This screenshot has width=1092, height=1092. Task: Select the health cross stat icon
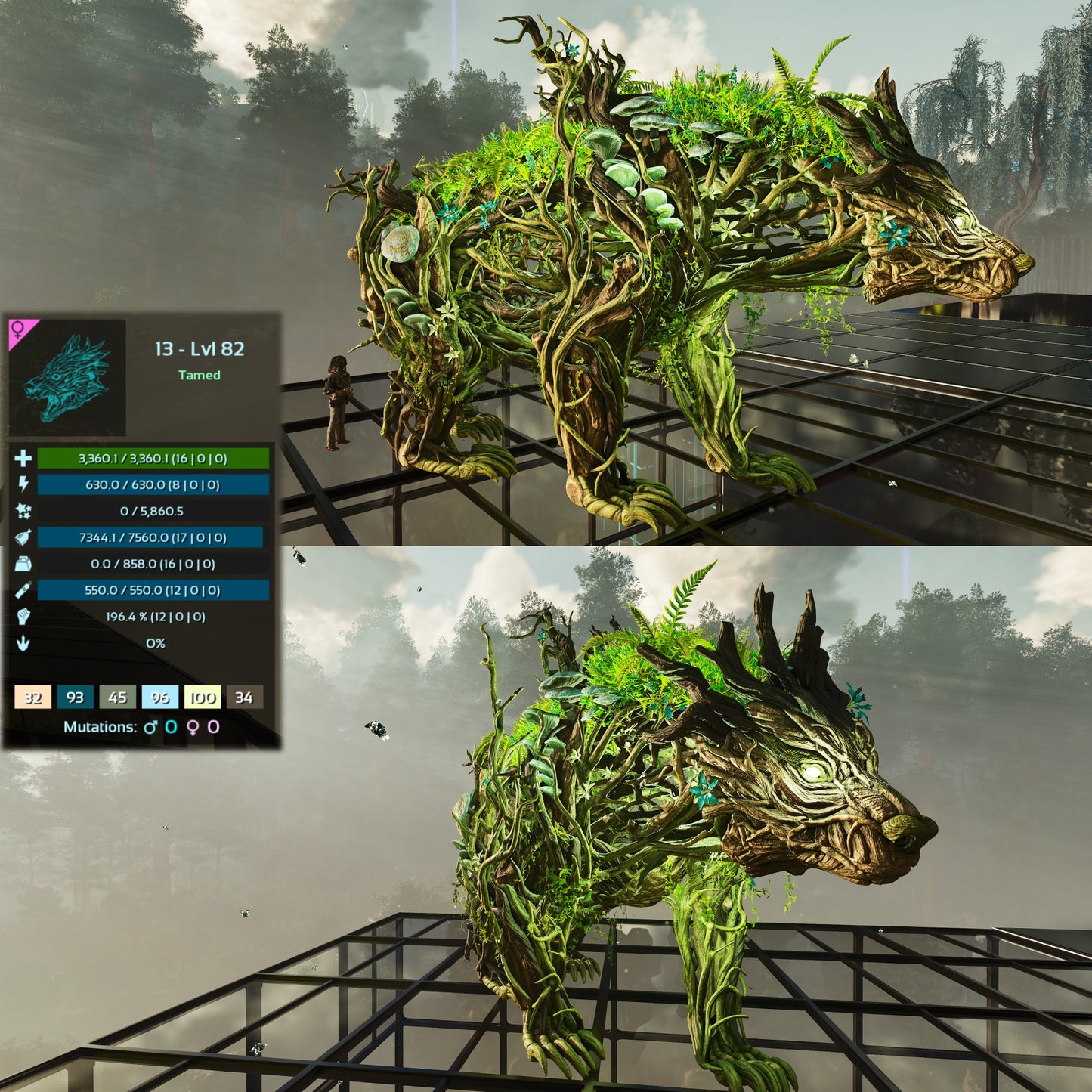pos(23,458)
